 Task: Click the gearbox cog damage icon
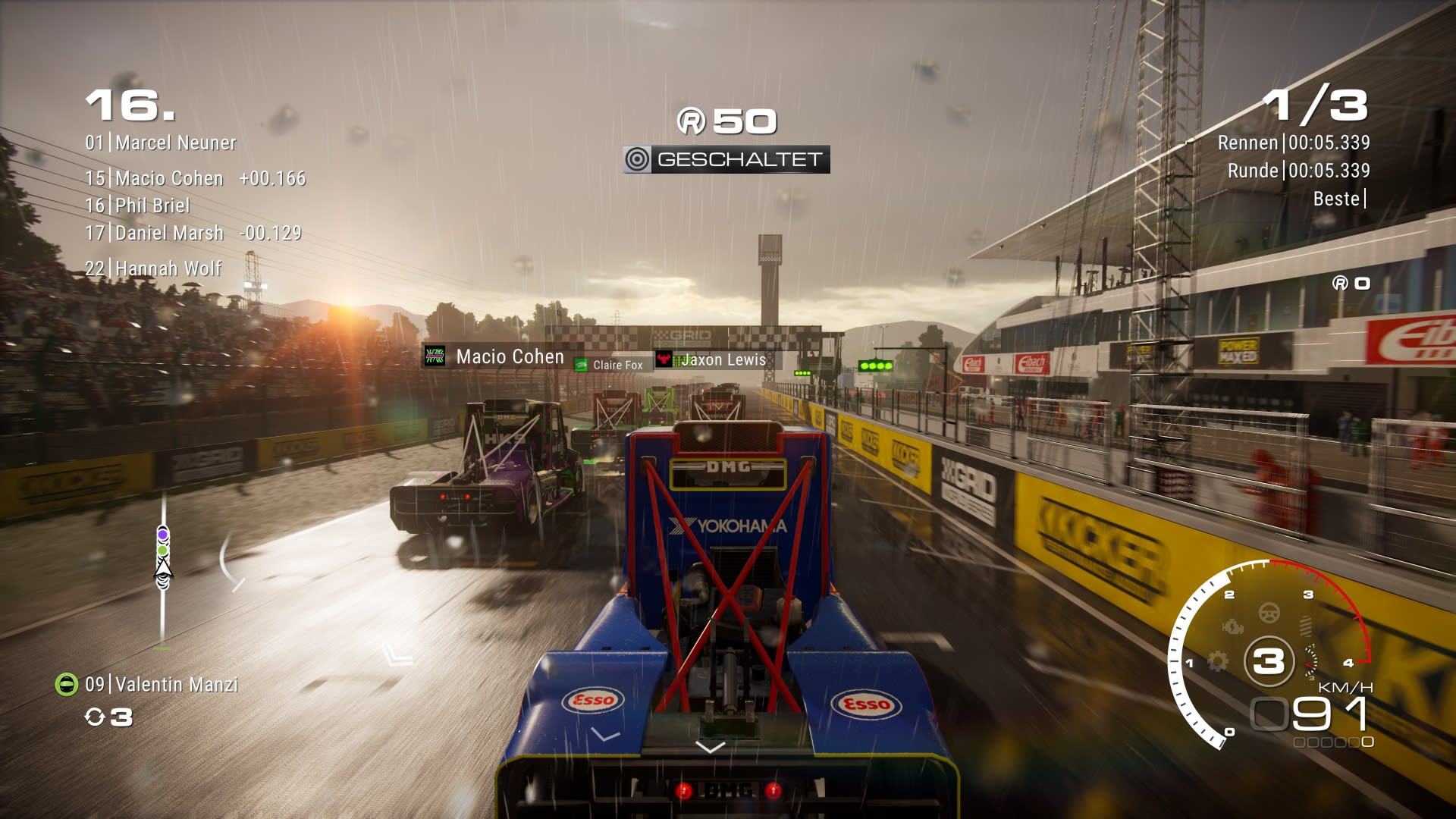[x=1217, y=661]
